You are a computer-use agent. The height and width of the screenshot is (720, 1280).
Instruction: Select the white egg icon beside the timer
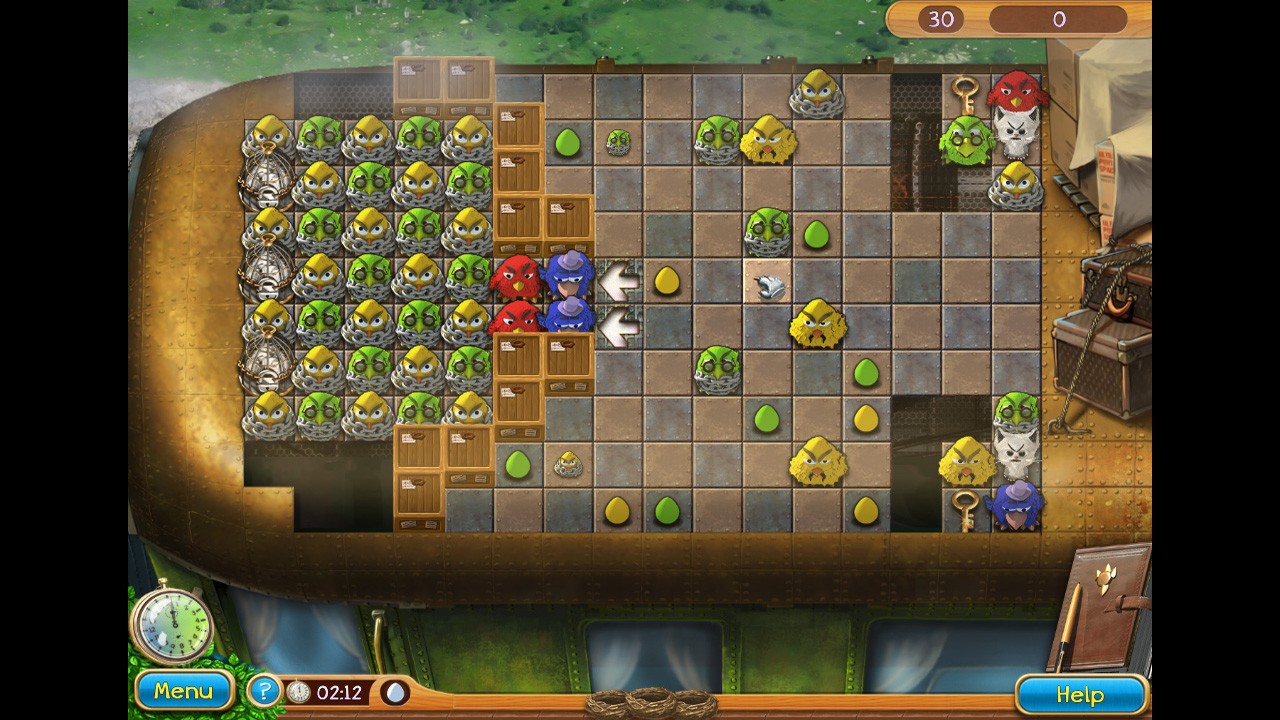pos(395,692)
